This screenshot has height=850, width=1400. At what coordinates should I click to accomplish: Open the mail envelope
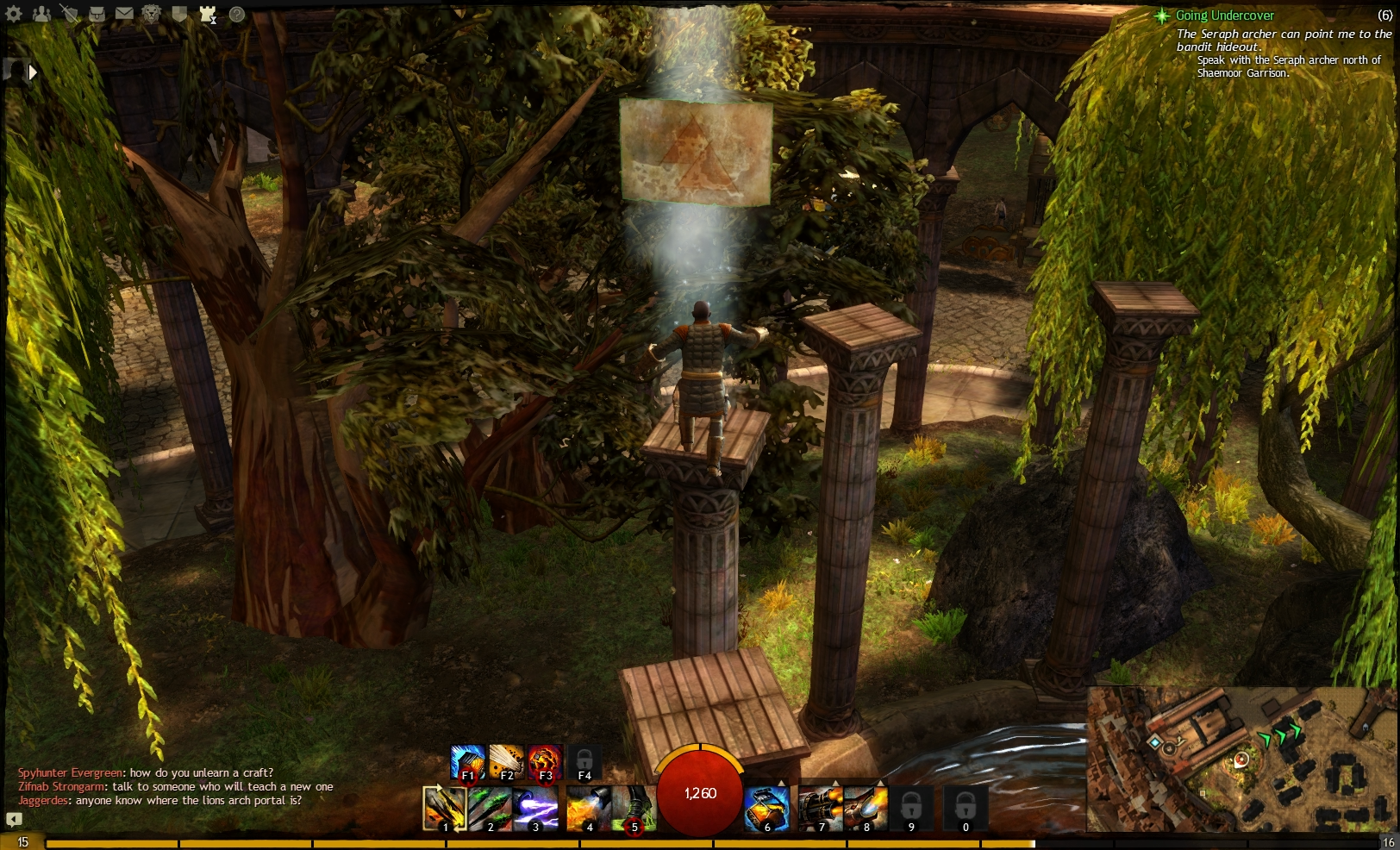[x=124, y=15]
